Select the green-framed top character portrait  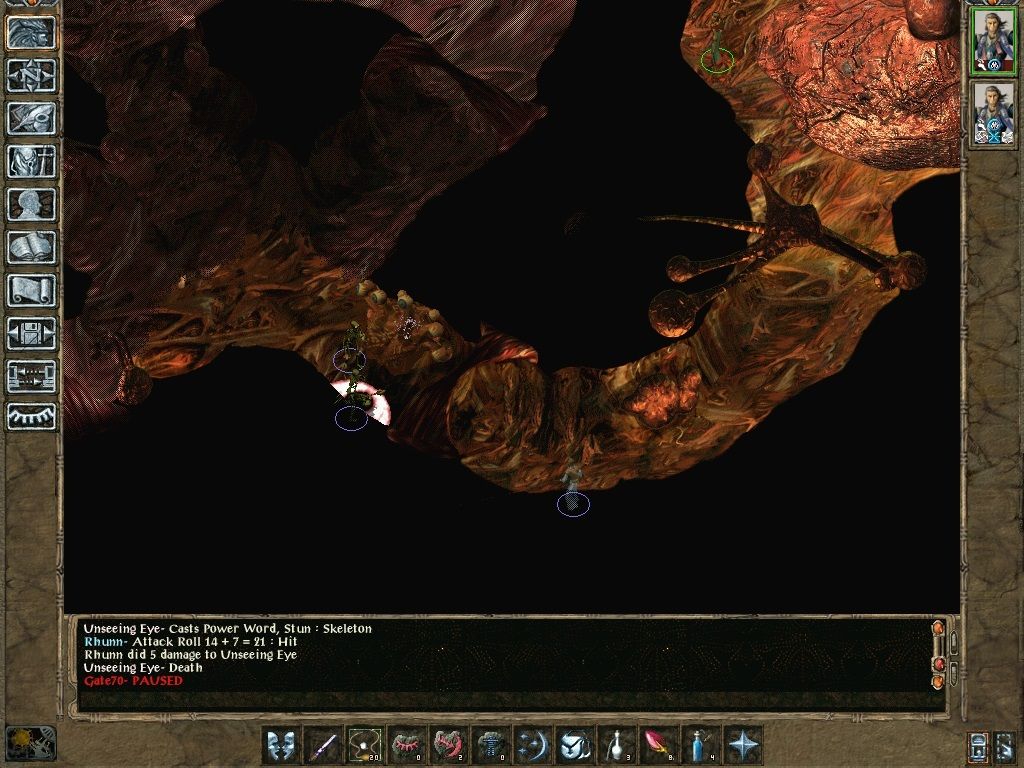(994, 41)
